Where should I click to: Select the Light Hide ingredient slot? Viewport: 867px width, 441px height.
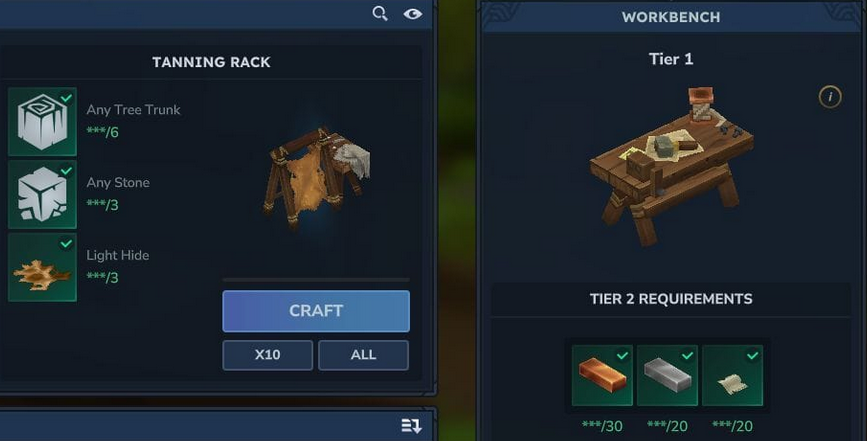pos(42,267)
